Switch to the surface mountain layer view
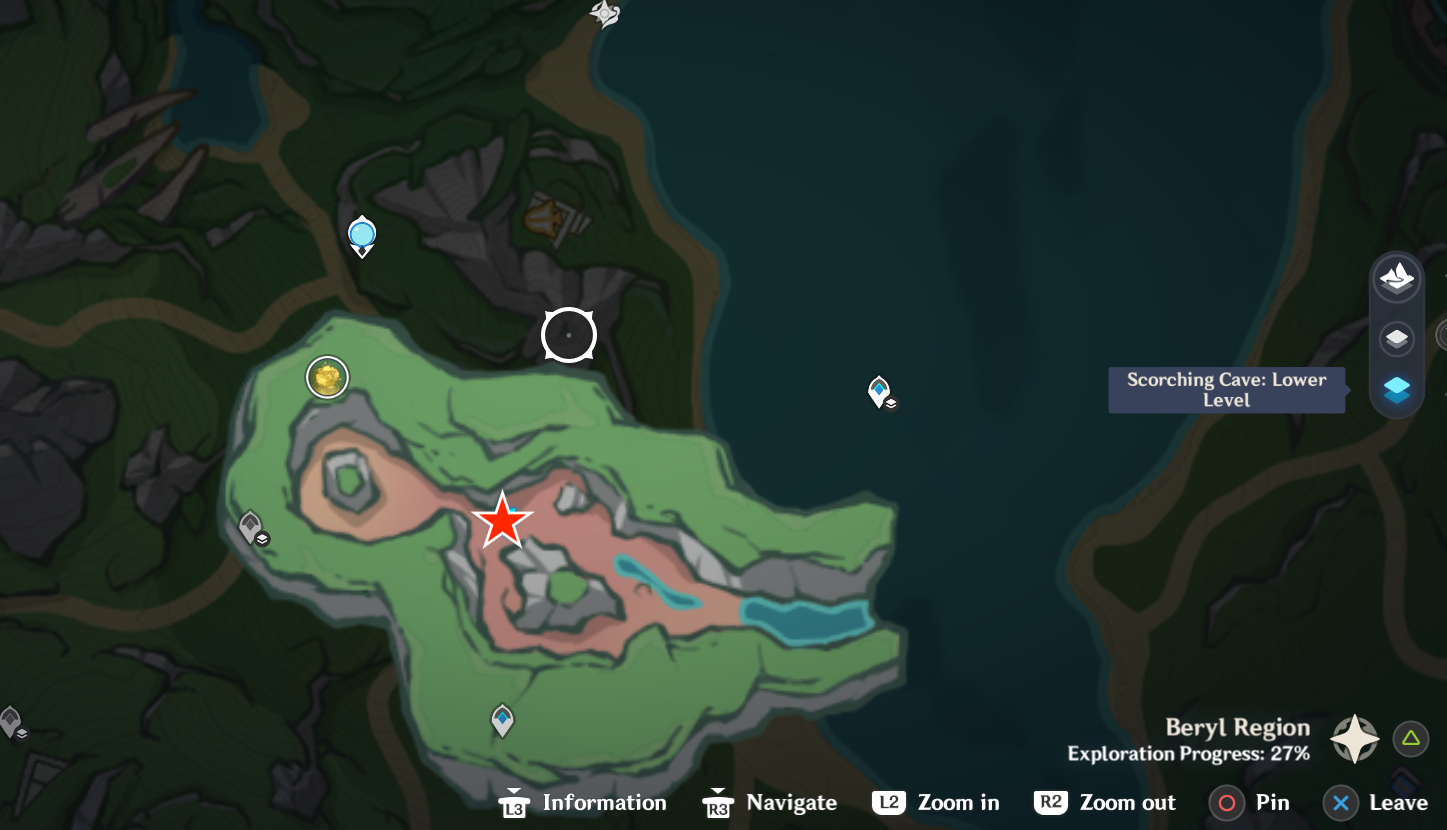The image size is (1447, 830). click(x=1396, y=280)
